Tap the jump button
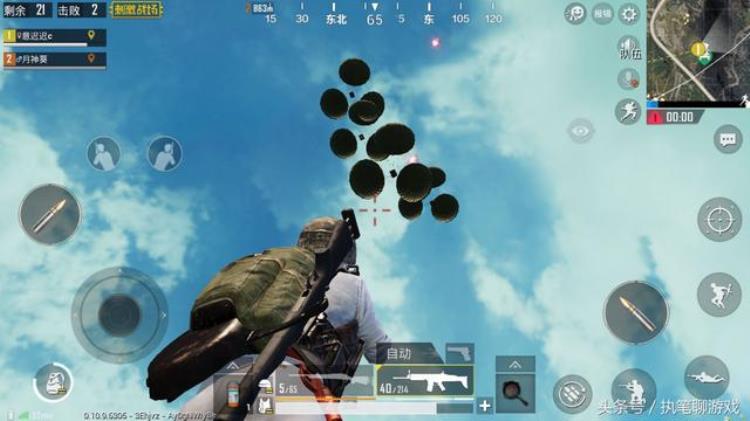 pyautogui.click(x=718, y=295)
